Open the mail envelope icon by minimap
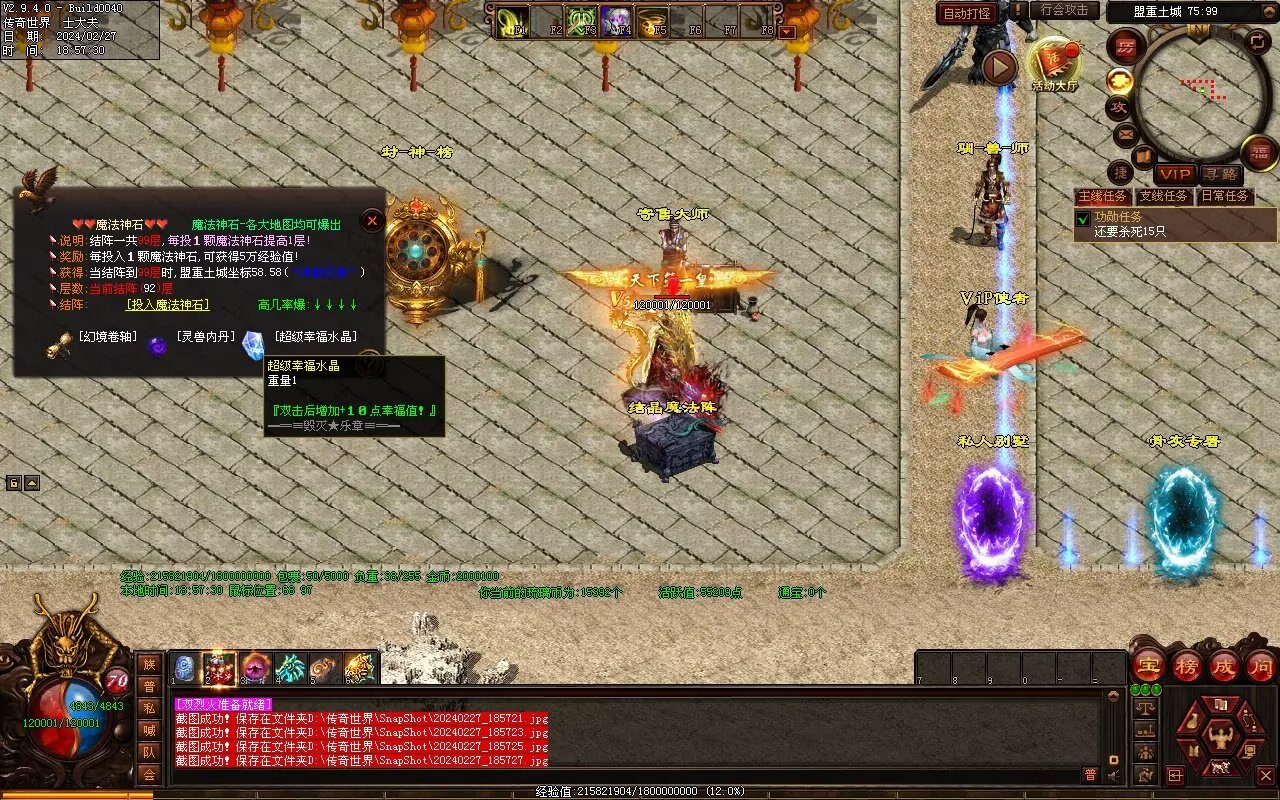This screenshot has height=800, width=1280. tap(1125, 132)
